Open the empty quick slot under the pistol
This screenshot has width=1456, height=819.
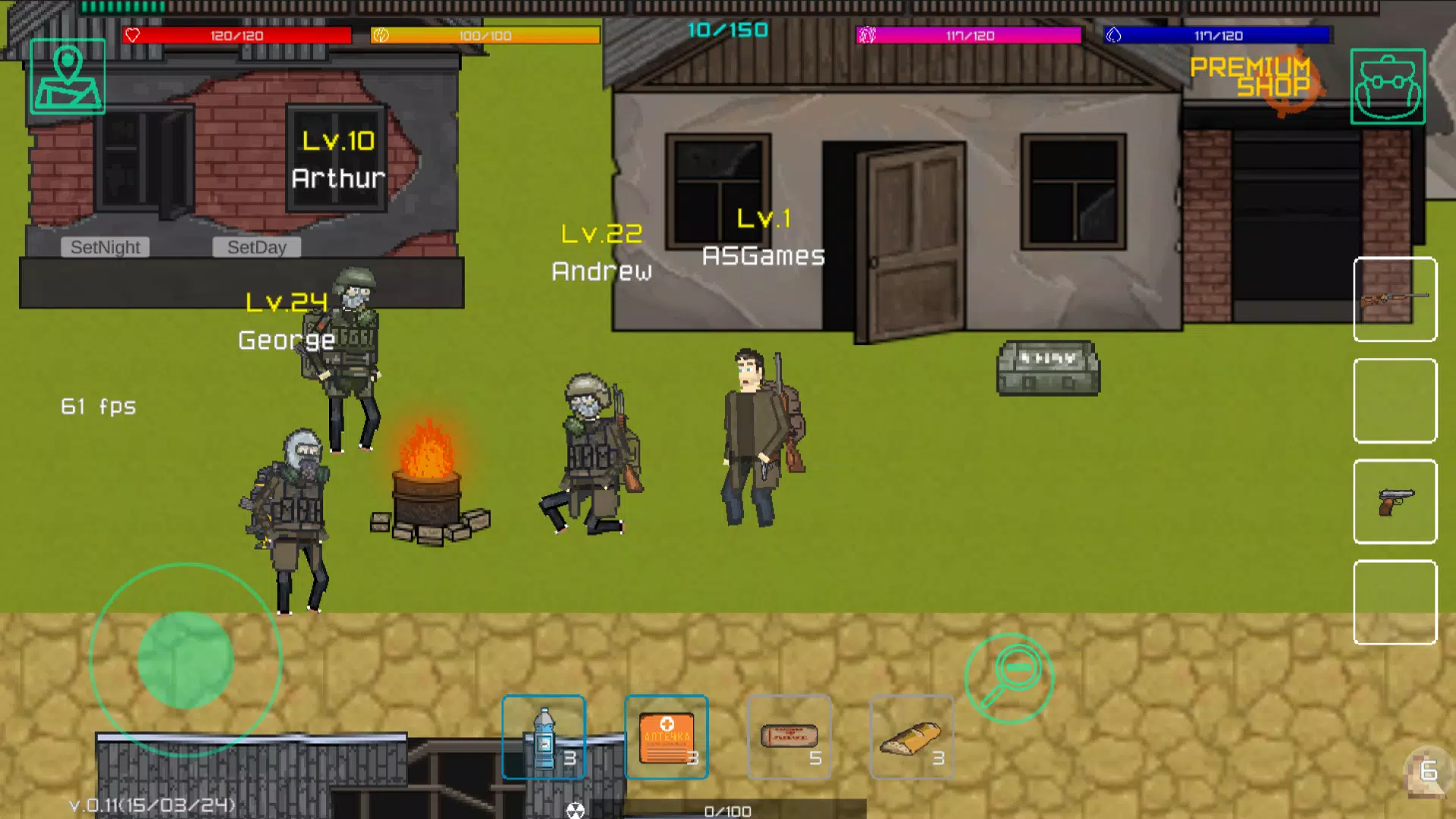tap(1395, 603)
